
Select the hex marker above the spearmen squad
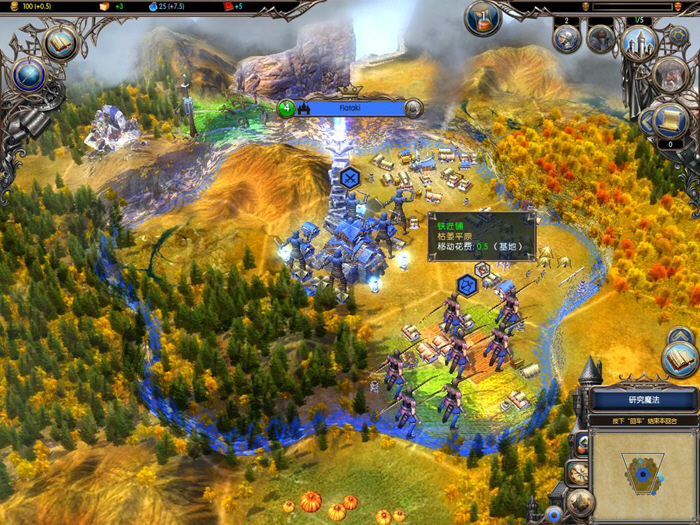pos(467,285)
